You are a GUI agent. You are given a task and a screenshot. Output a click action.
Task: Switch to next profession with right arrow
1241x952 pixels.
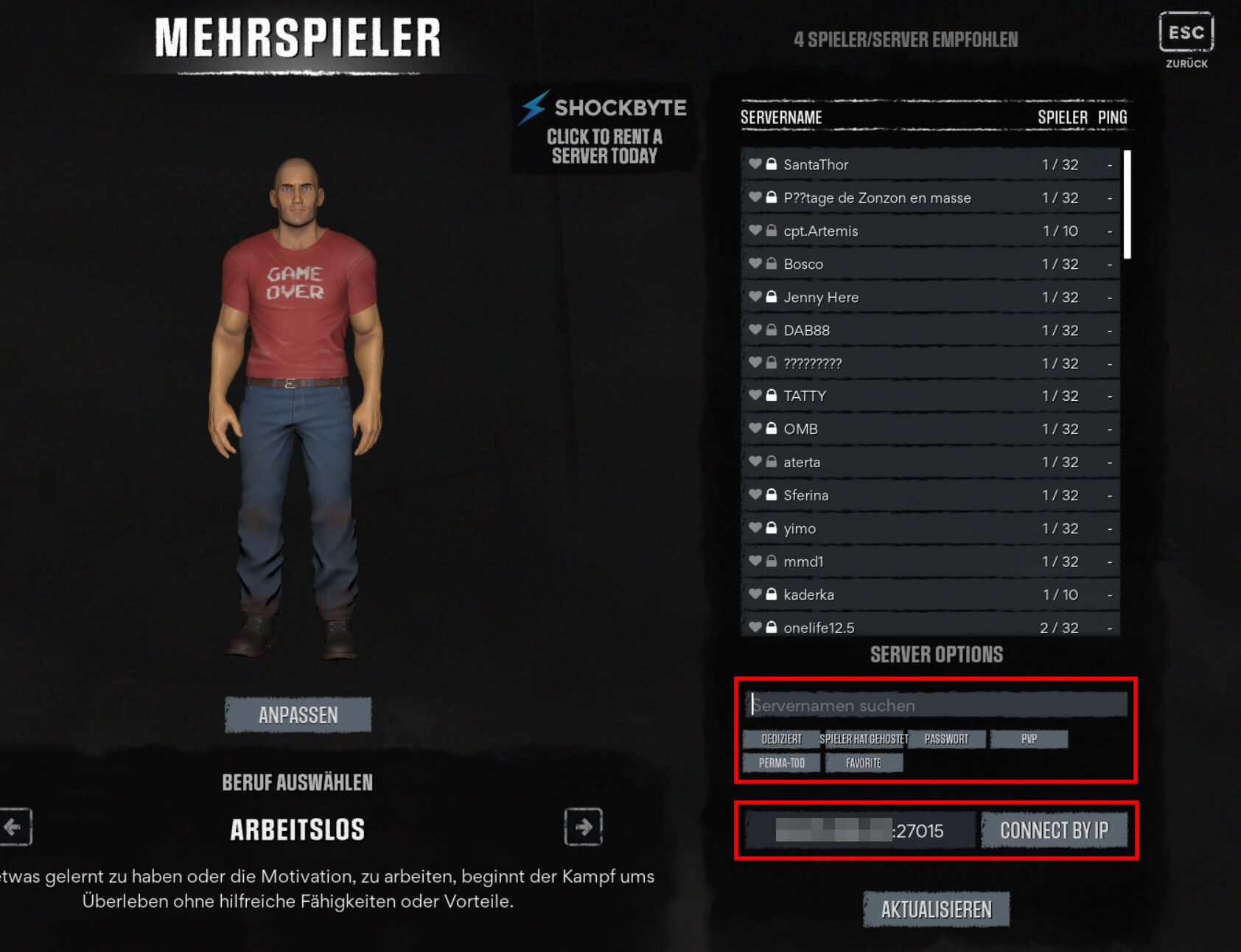click(x=583, y=827)
